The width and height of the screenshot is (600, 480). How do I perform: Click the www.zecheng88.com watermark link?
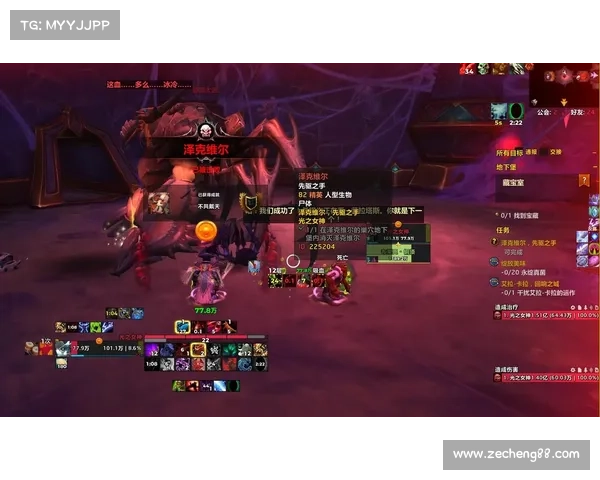(515, 454)
